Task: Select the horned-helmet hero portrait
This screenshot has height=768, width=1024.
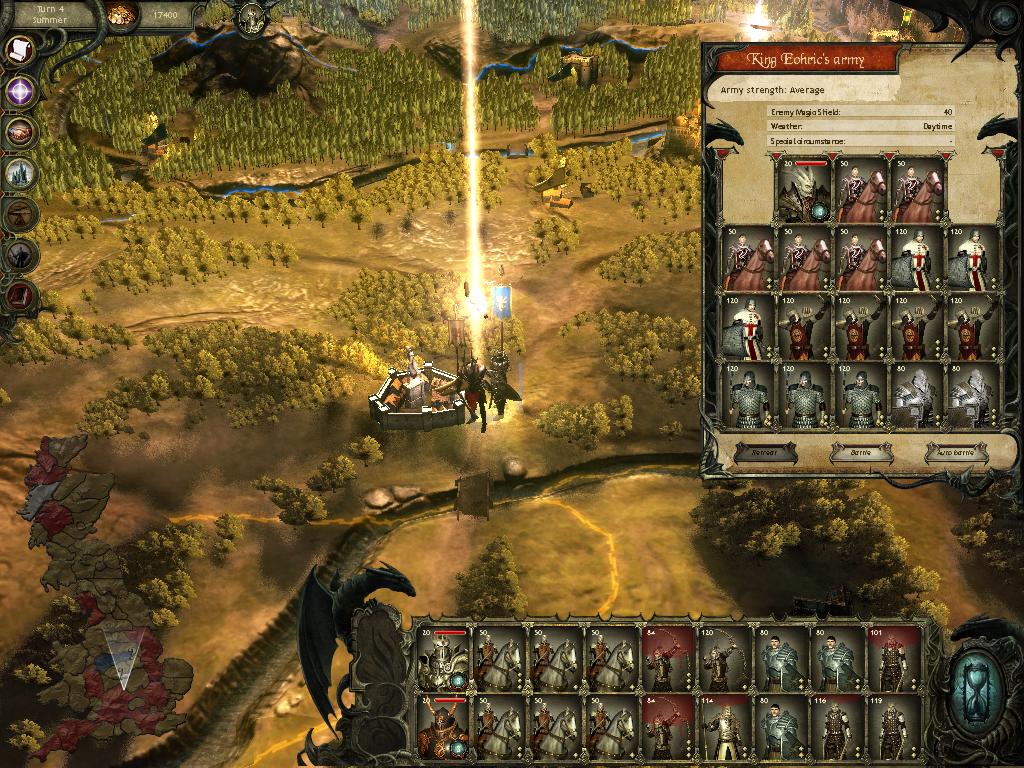Action: click(443, 727)
